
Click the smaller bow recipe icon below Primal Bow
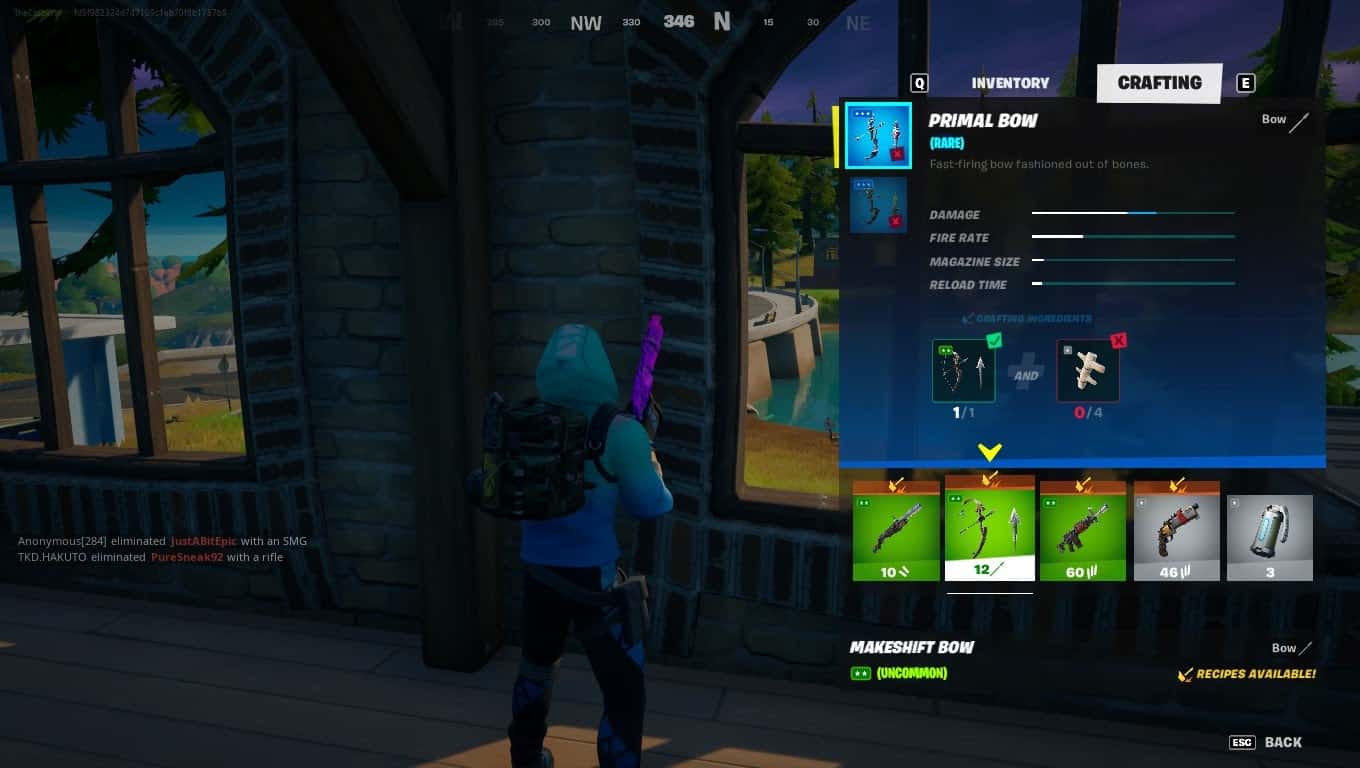pyautogui.click(x=878, y=204)
